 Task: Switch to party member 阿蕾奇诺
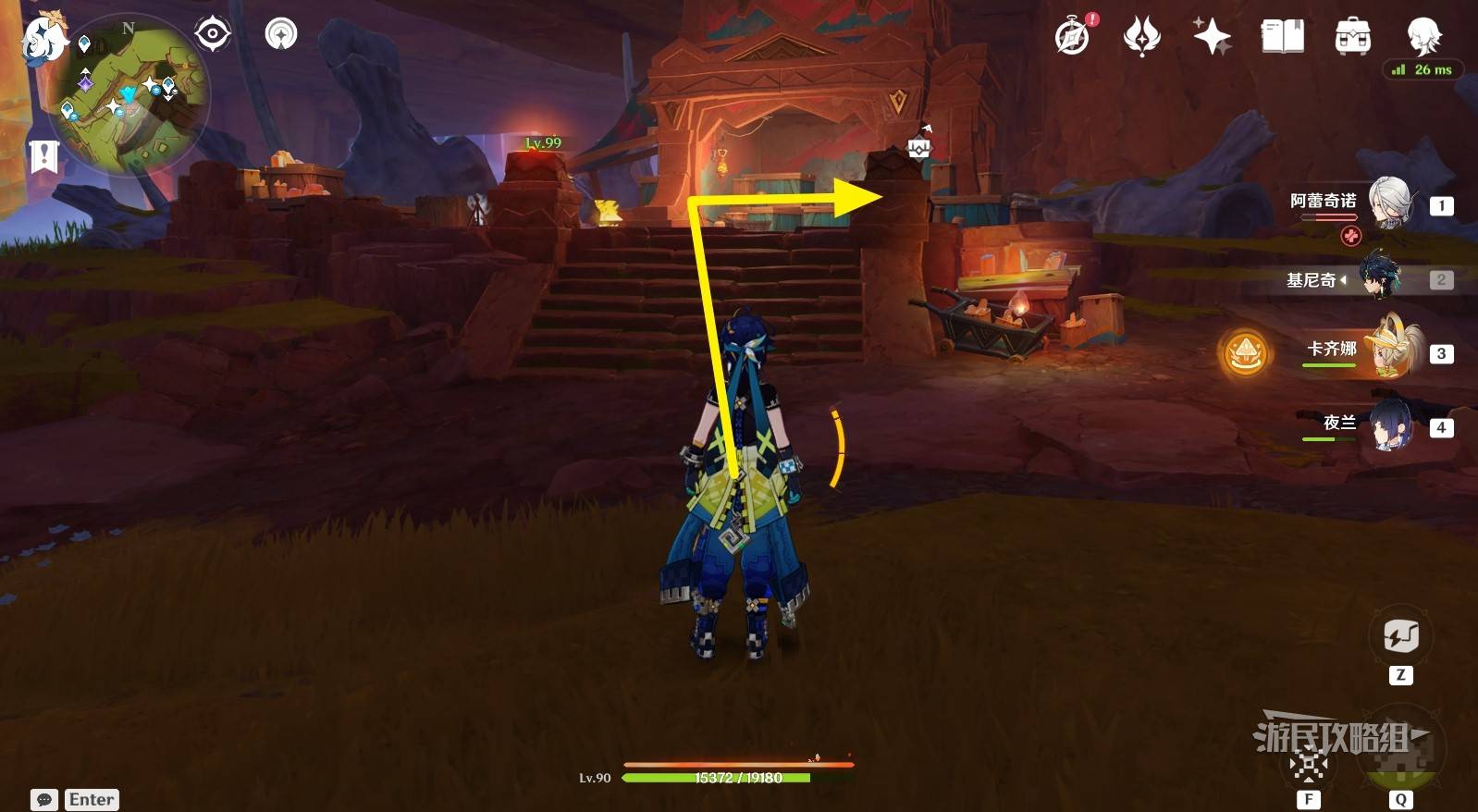[x=1387, y=203]
